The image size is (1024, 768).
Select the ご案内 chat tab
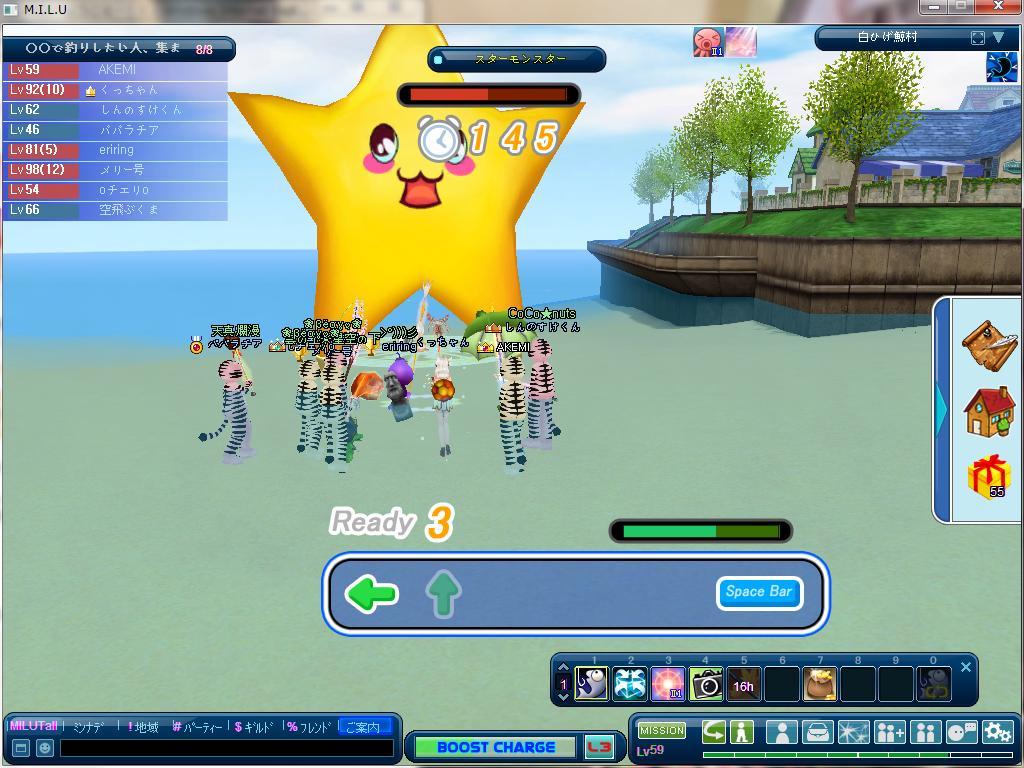point(362,727)
